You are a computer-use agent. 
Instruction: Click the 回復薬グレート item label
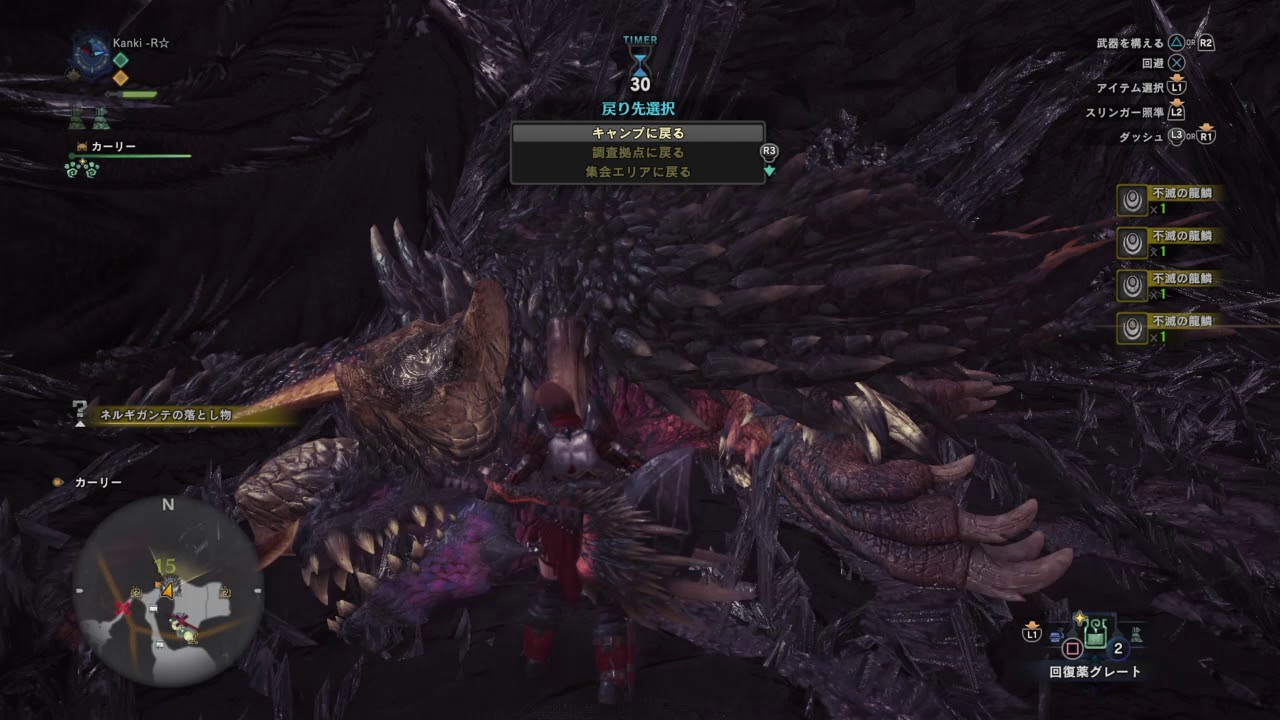(1094, 670)
